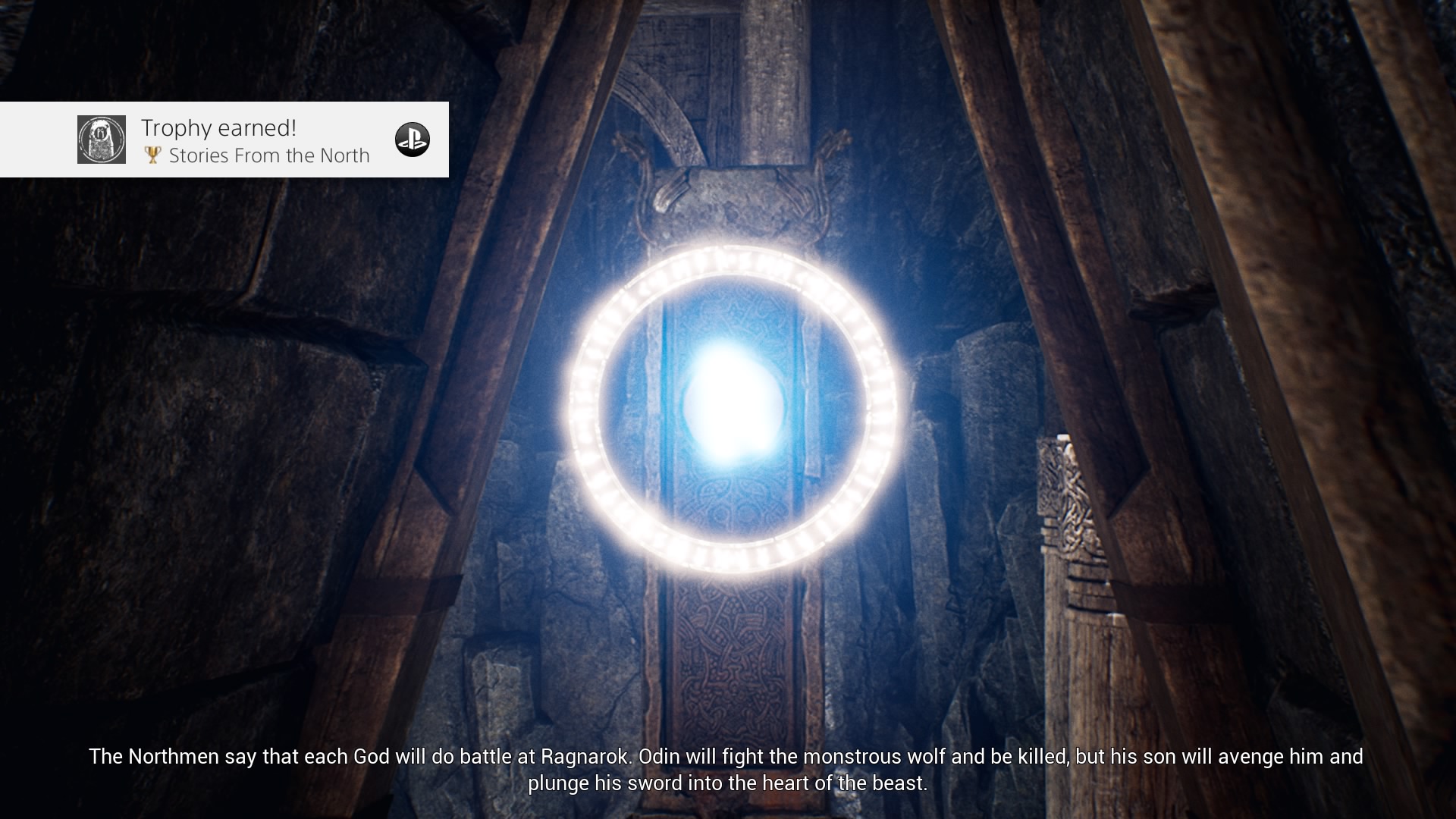
Task: Select the PlayStation logo on the notification
Action: click(x=412, y=140)
